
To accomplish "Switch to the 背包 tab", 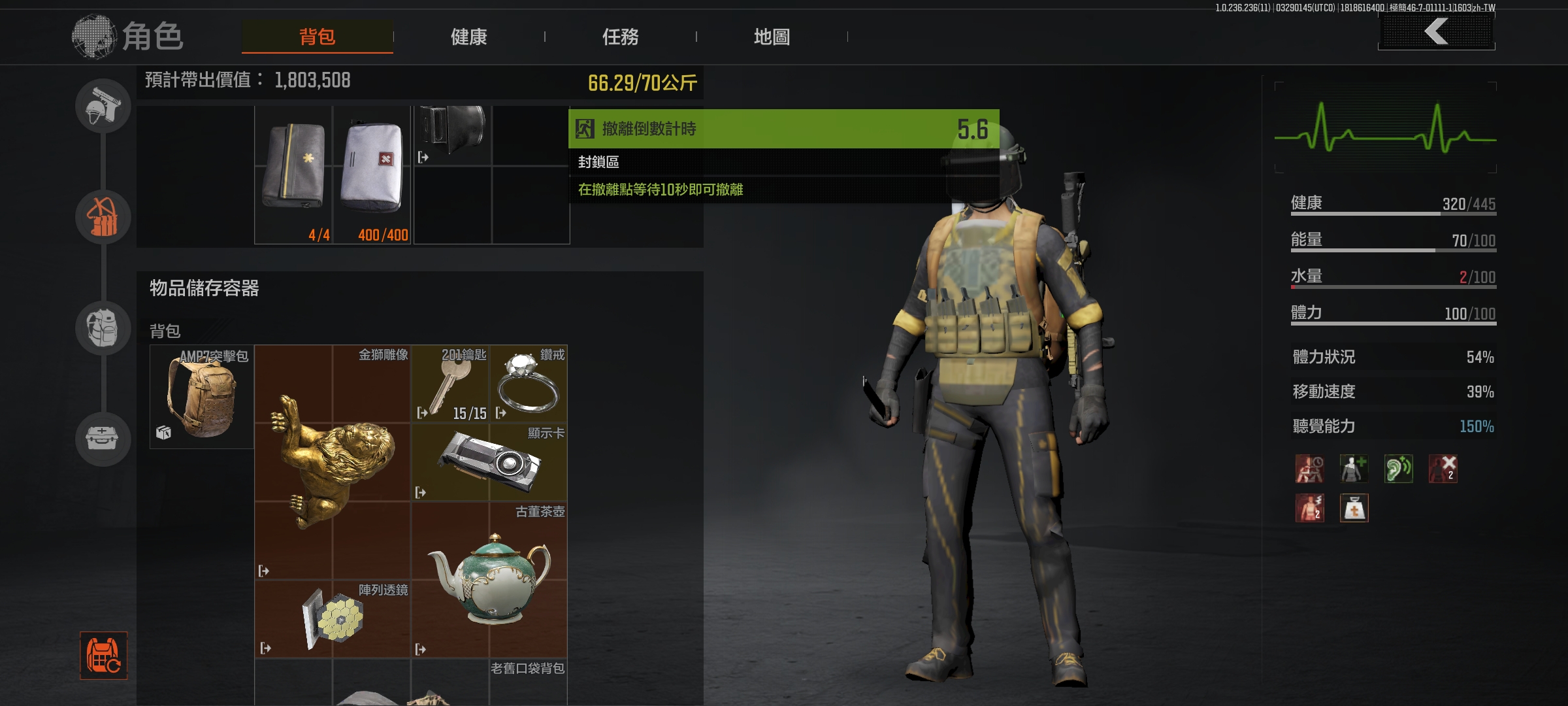I will click(x=317, y=37).
